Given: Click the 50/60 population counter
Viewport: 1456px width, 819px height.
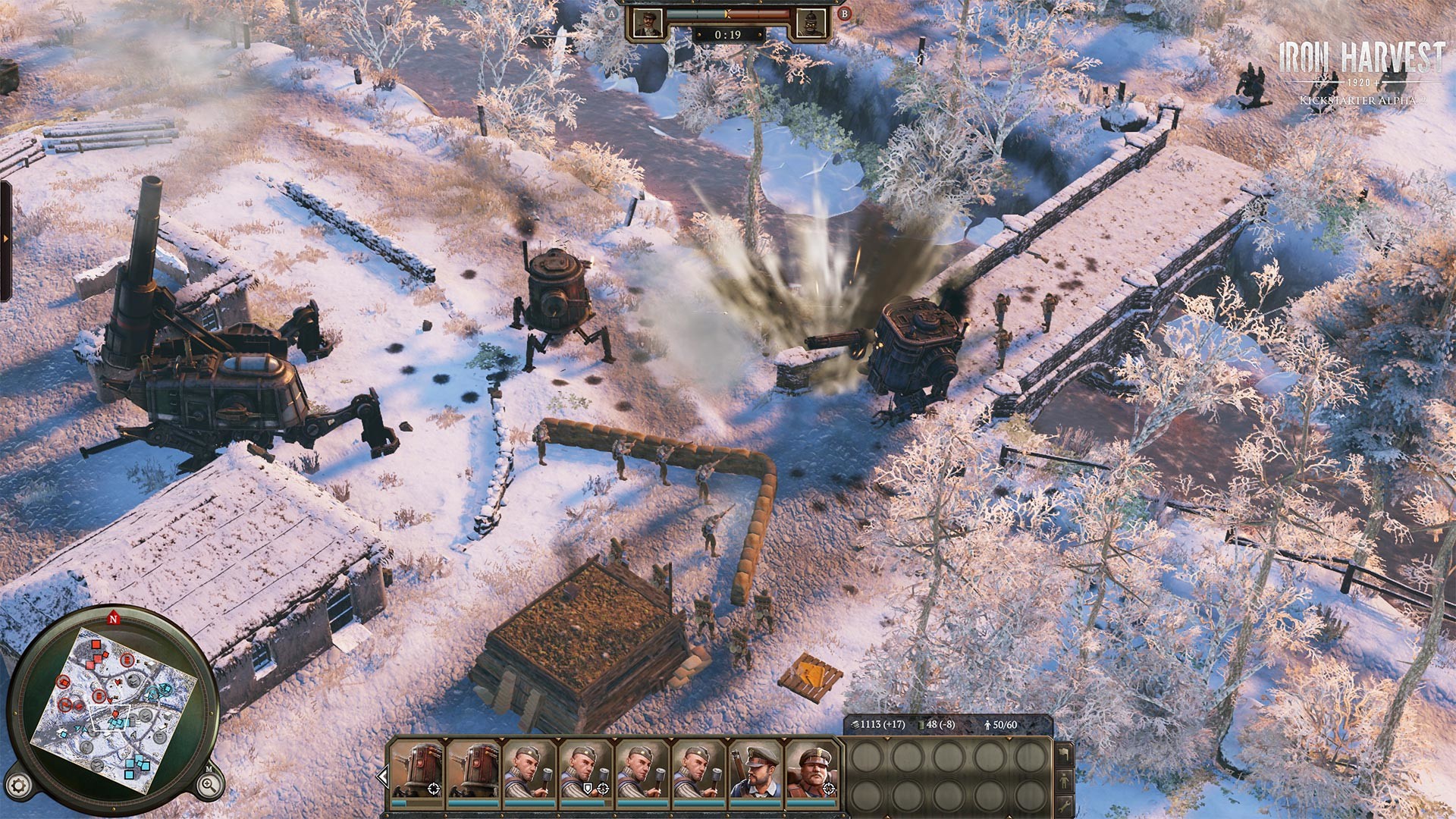Looking at the screenshot, I should tap(1001, 725).
